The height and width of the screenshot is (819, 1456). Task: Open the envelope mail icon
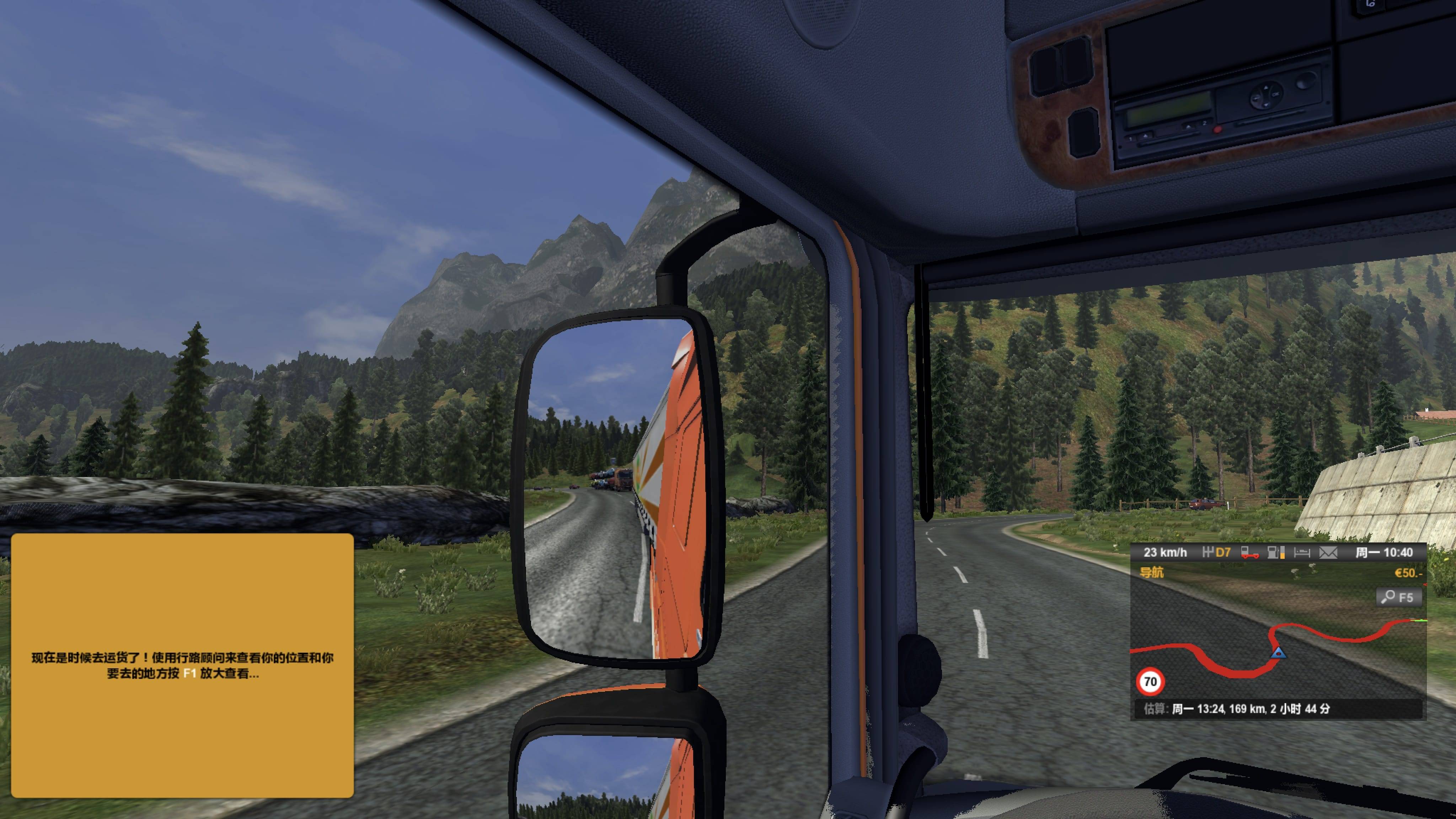[x=1328, y=553]
